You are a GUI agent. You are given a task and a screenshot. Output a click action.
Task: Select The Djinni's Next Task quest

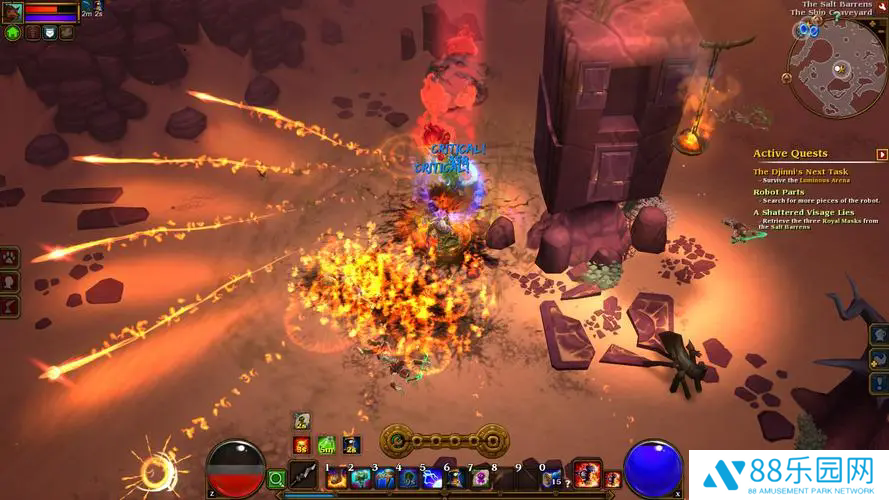point(800,172)
